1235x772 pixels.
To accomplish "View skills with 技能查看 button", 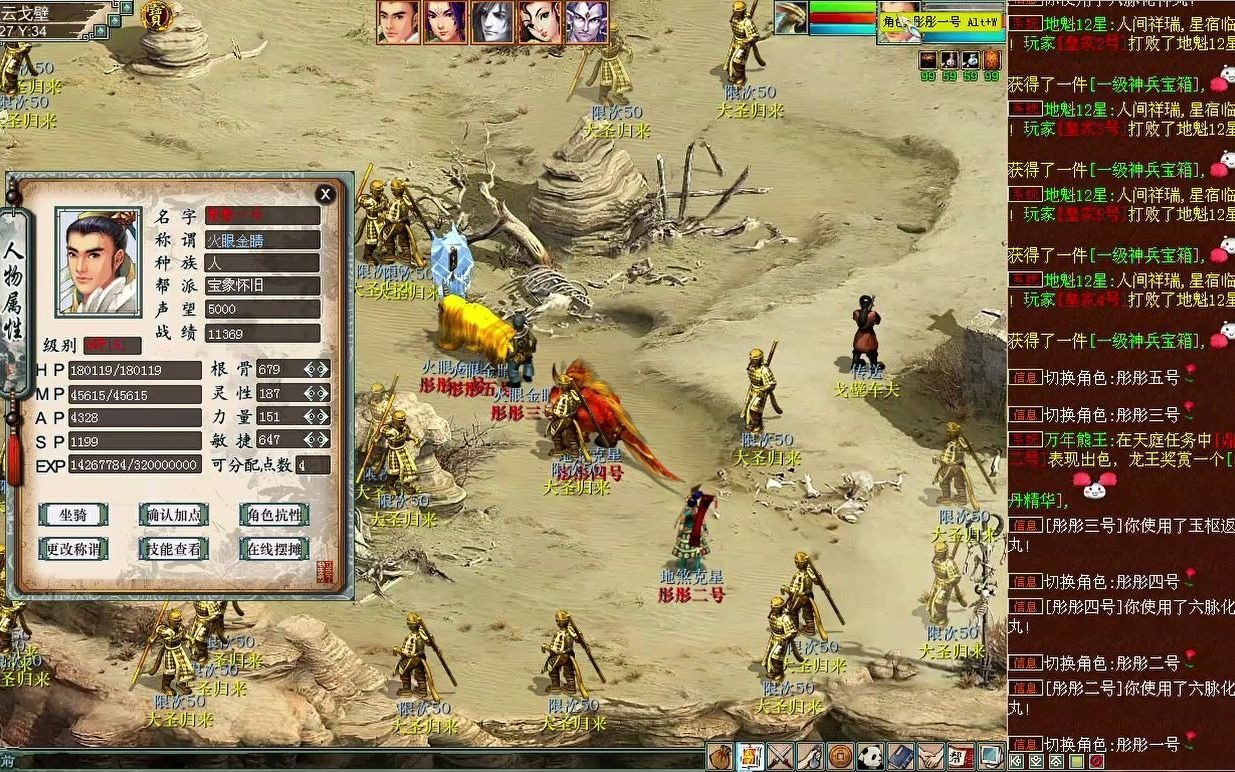I will pos(173,548).
